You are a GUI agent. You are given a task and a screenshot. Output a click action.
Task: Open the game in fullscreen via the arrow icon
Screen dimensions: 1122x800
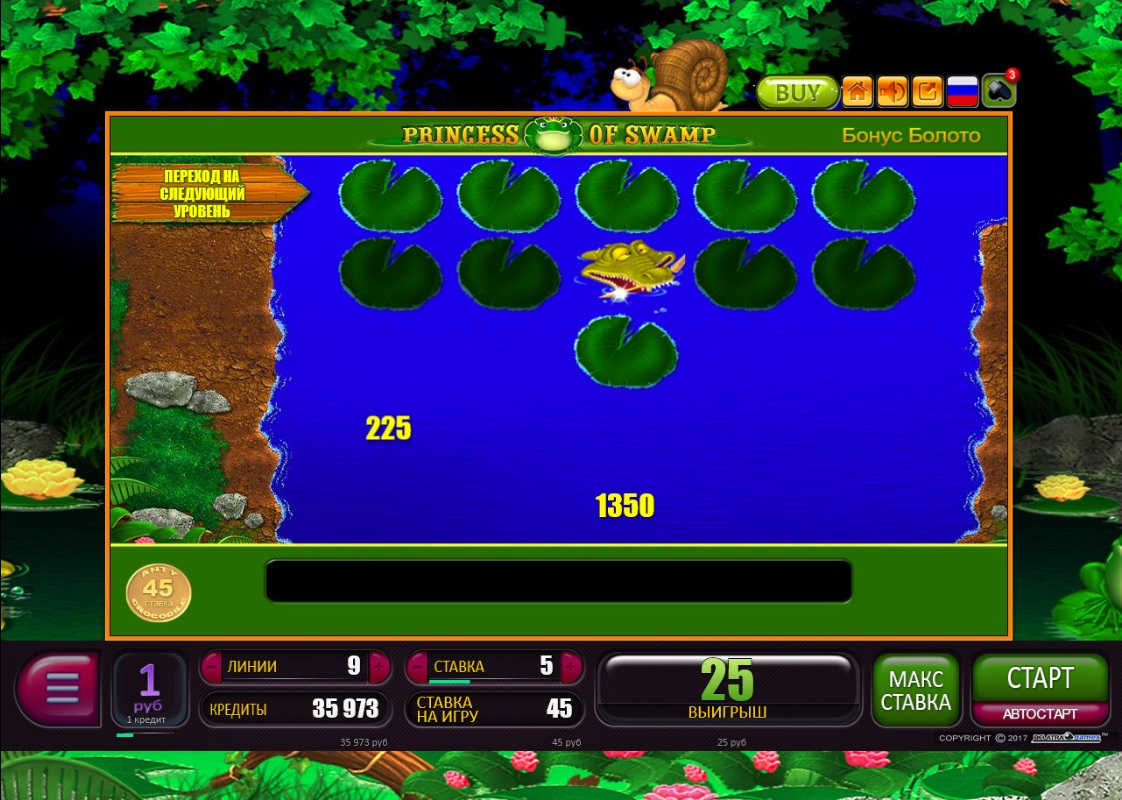[928, 92]
